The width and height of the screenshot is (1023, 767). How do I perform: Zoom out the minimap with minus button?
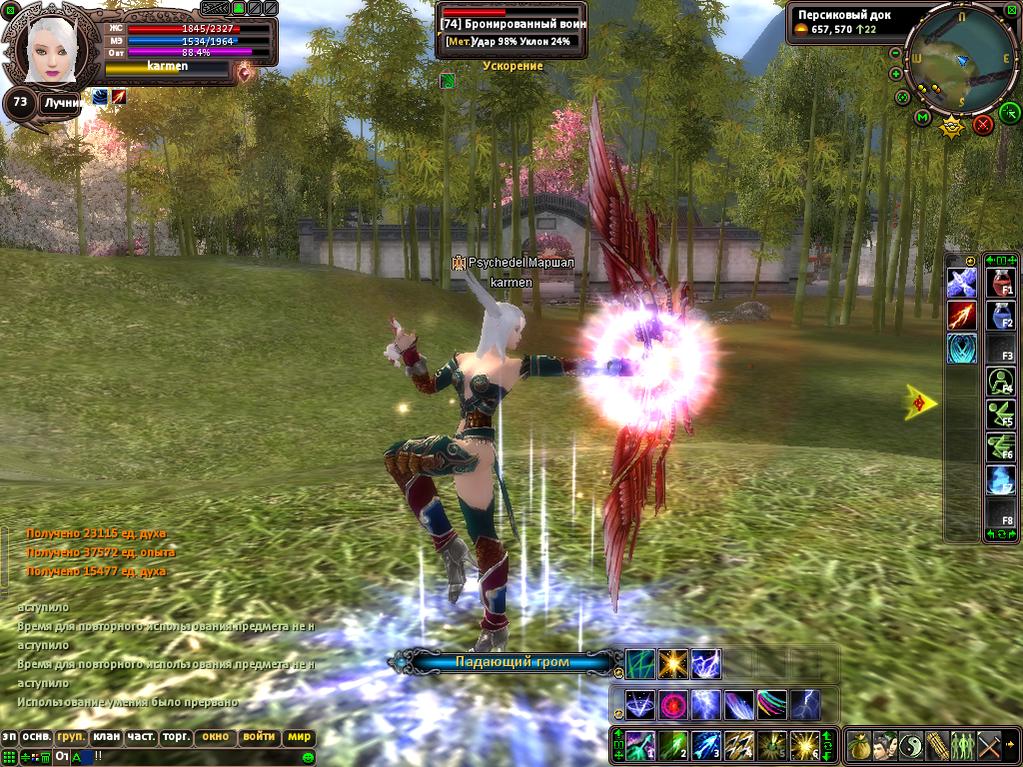[896, 52]
